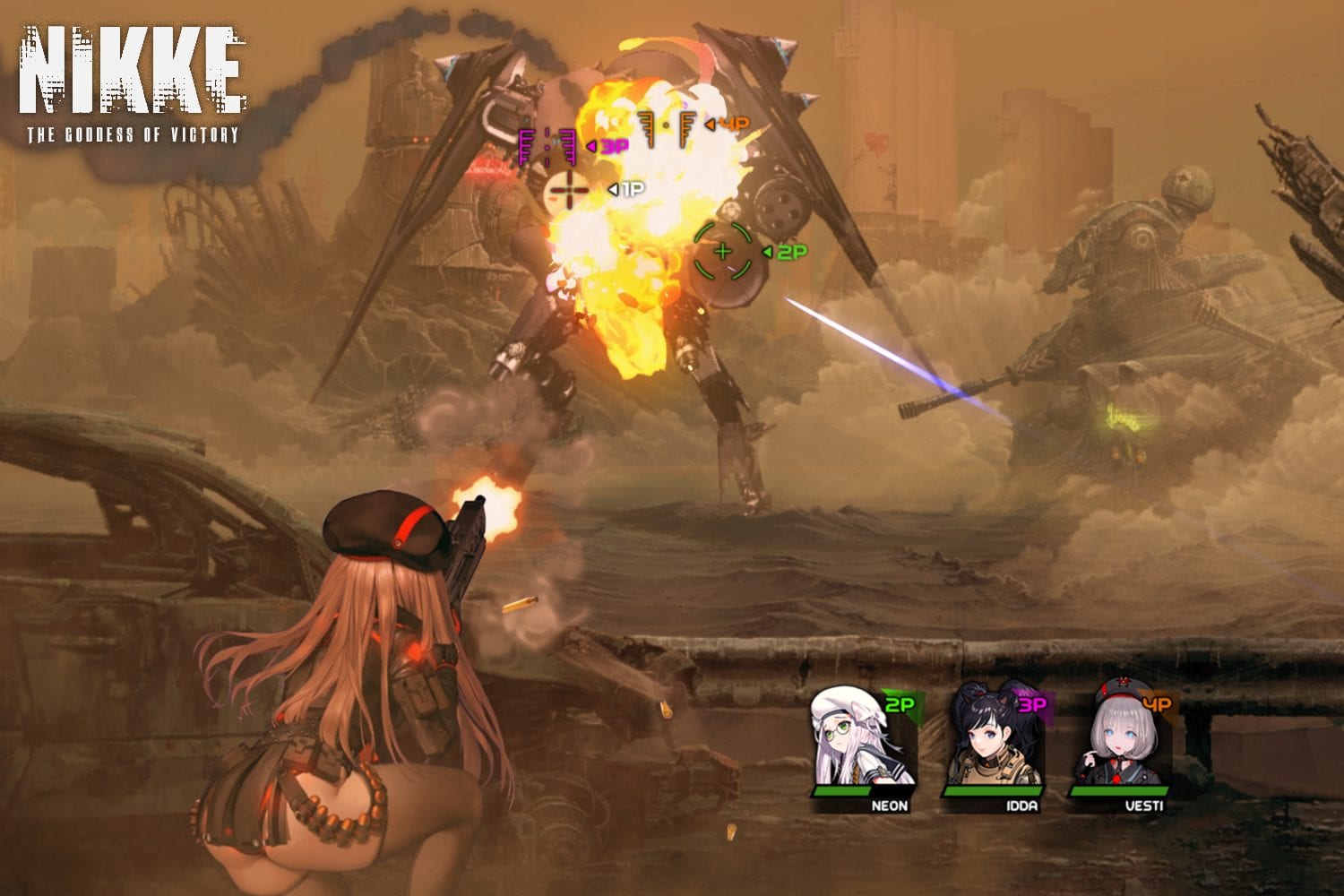This screenshot has height=896, width=1344.
Task: Select Neon's 2P character portrait
Action: pos(863,737)
